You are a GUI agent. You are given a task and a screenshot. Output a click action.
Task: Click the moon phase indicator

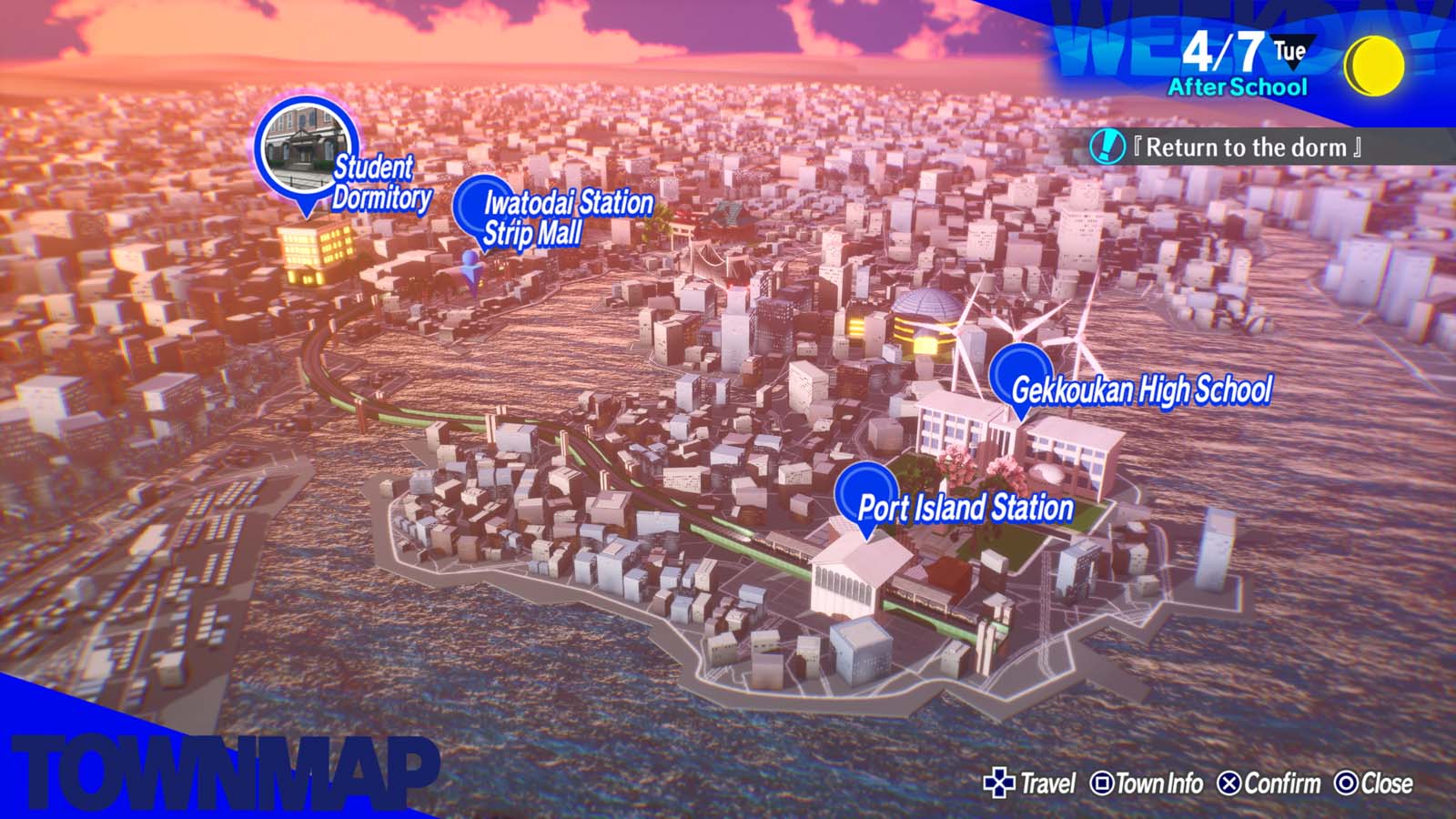(1376, 66)
